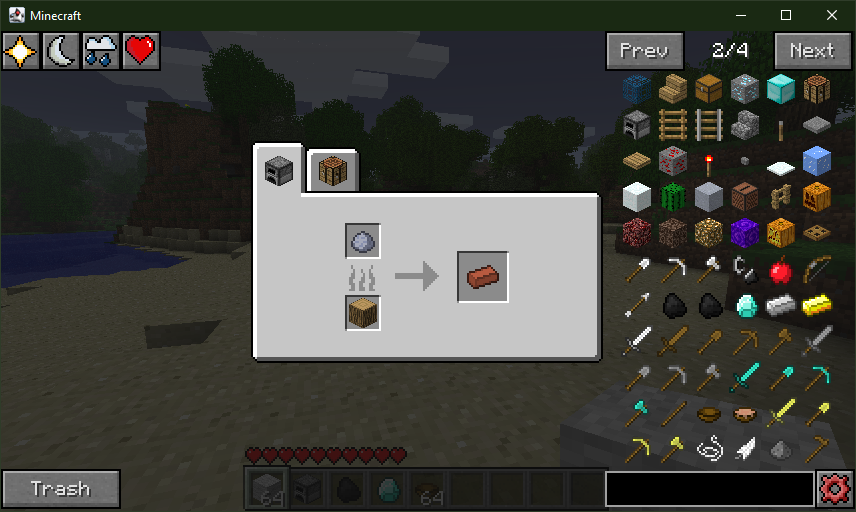Switch to night using the moon icon
856x512 pixels.
pos(61,51)
